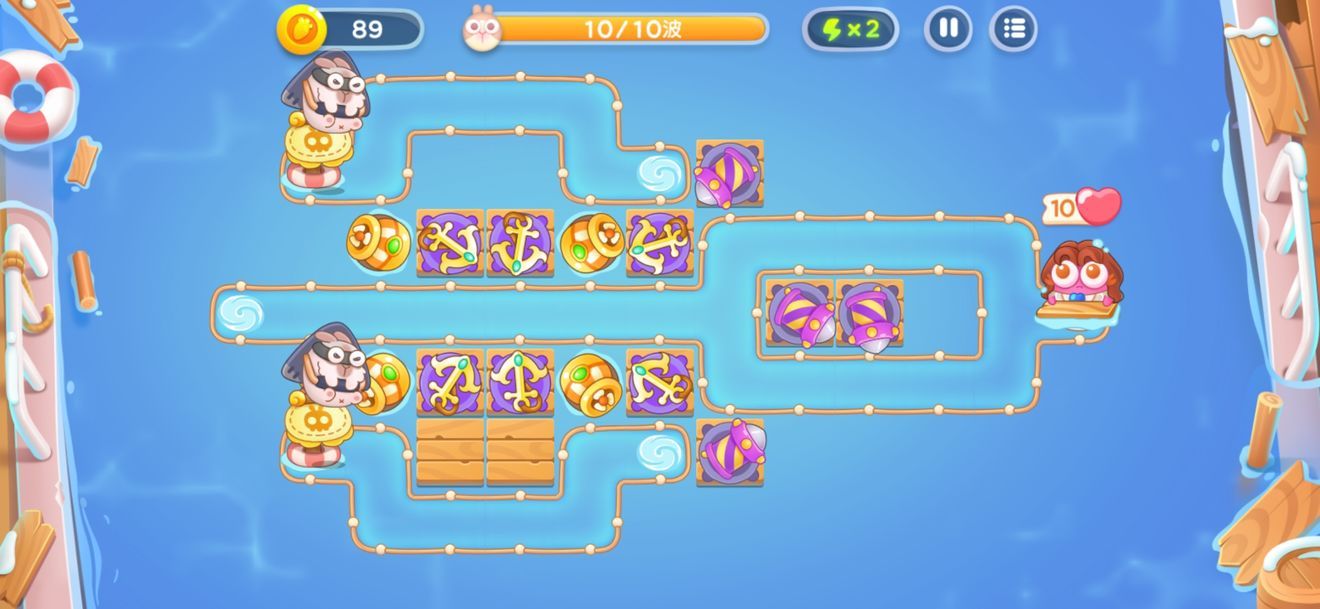
Task: Open the list menu button
Action: coord(1013,29)
